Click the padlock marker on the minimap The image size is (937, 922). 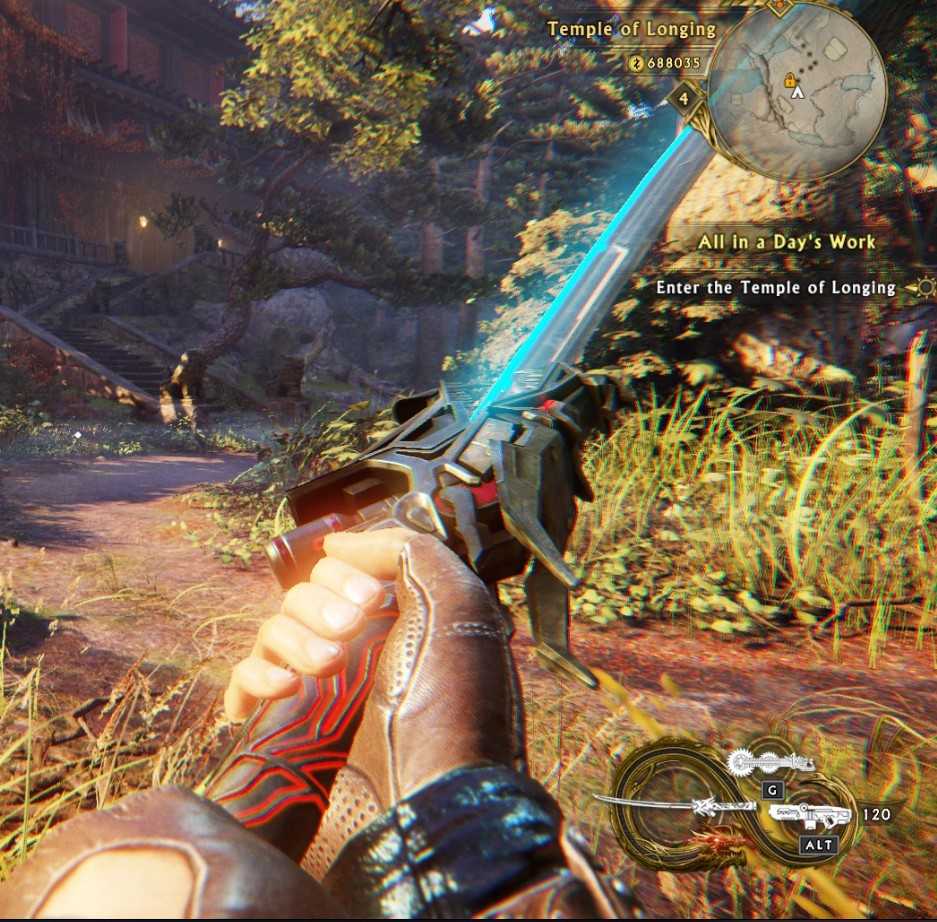pyautogui.click(x=790, y=78)
